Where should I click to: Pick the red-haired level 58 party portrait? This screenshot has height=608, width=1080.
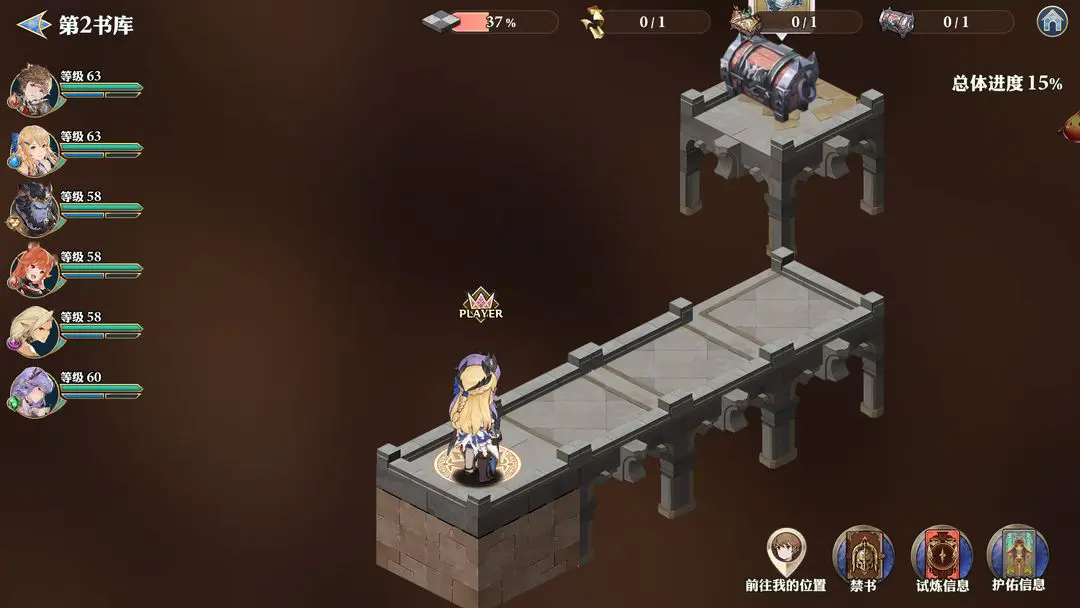tap(33, 270)
